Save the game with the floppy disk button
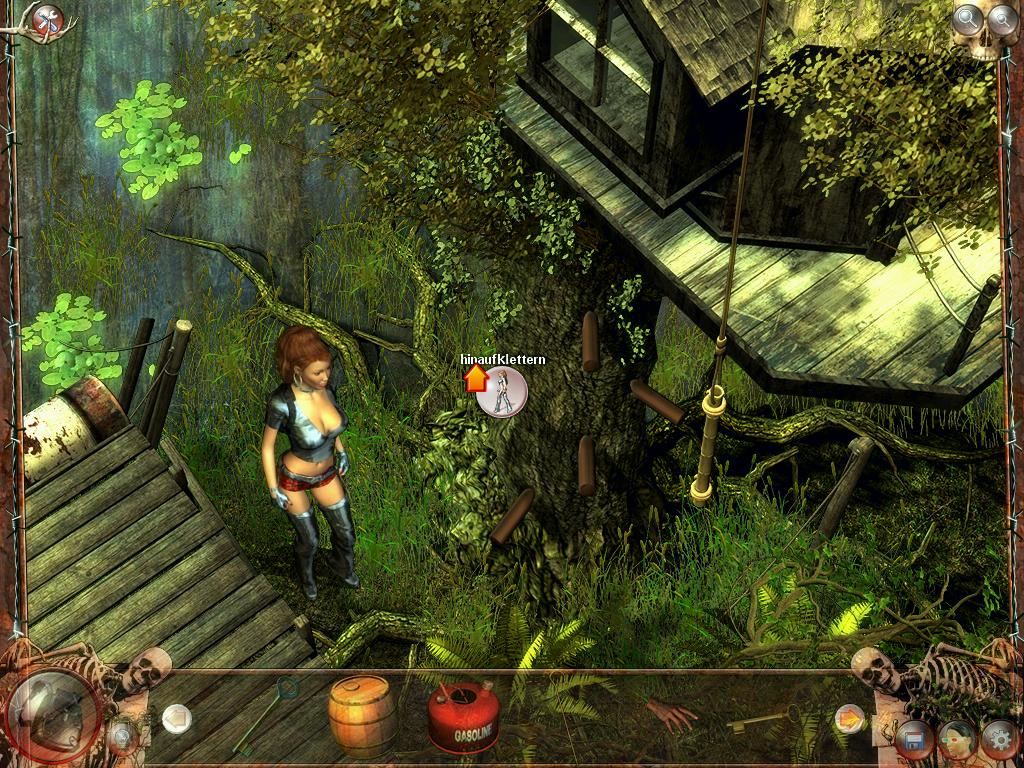The height and width of the screenshot is (768, 1024). [x=912, y=741]
